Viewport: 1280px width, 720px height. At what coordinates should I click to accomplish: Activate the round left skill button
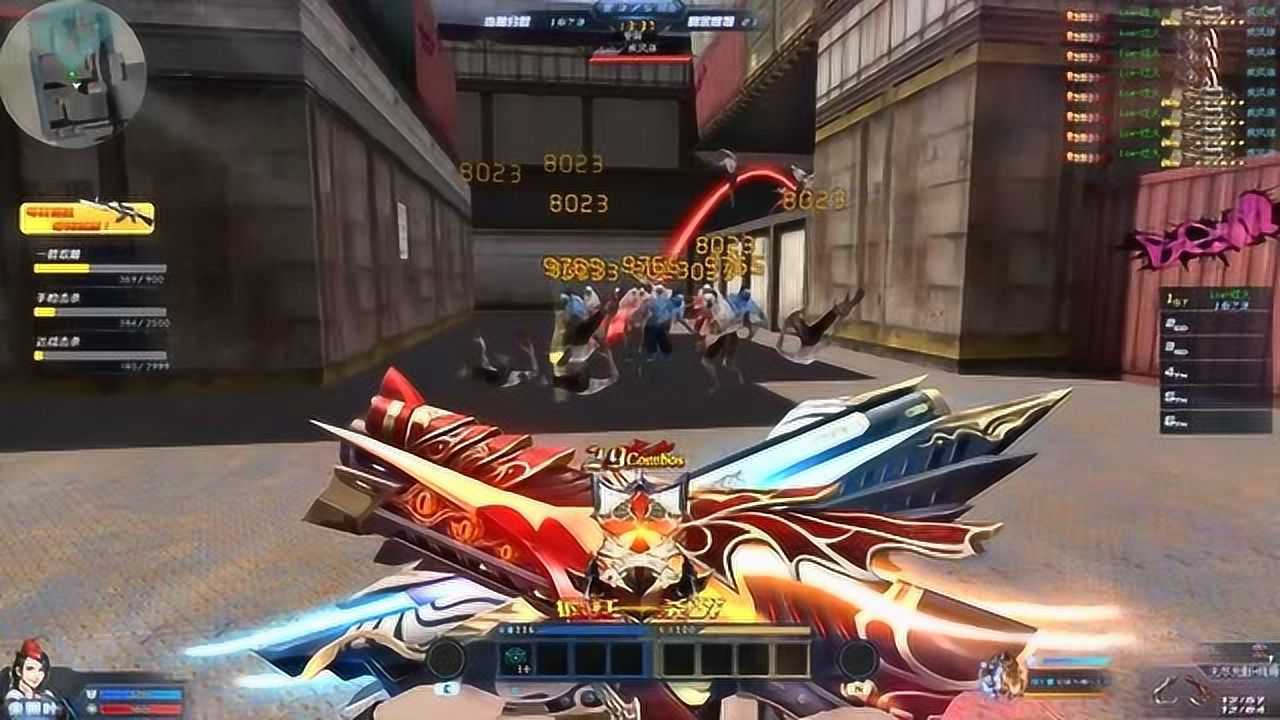[x=445, y=659]
